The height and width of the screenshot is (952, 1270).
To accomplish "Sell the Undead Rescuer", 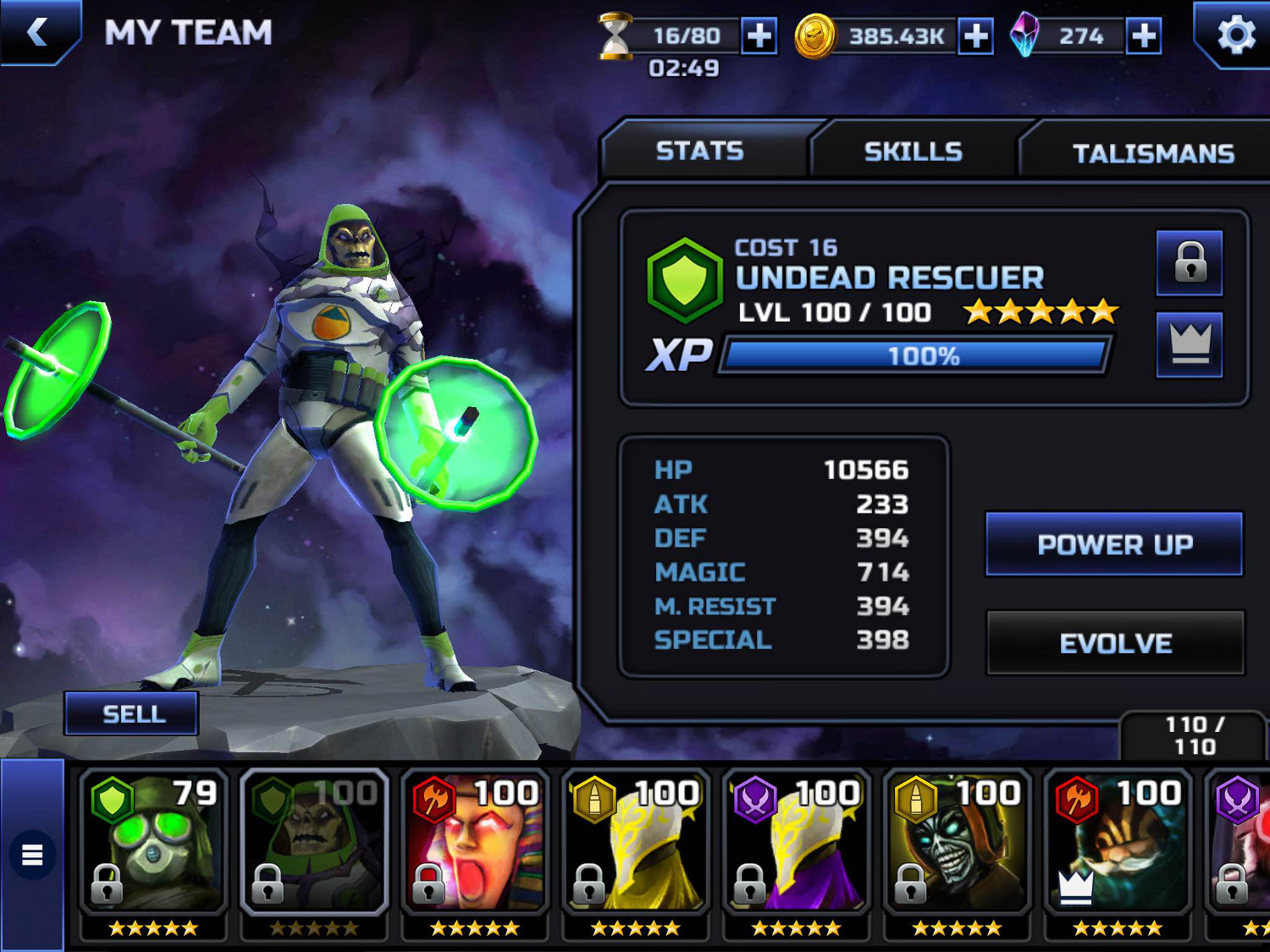I will tap(133, 714).
